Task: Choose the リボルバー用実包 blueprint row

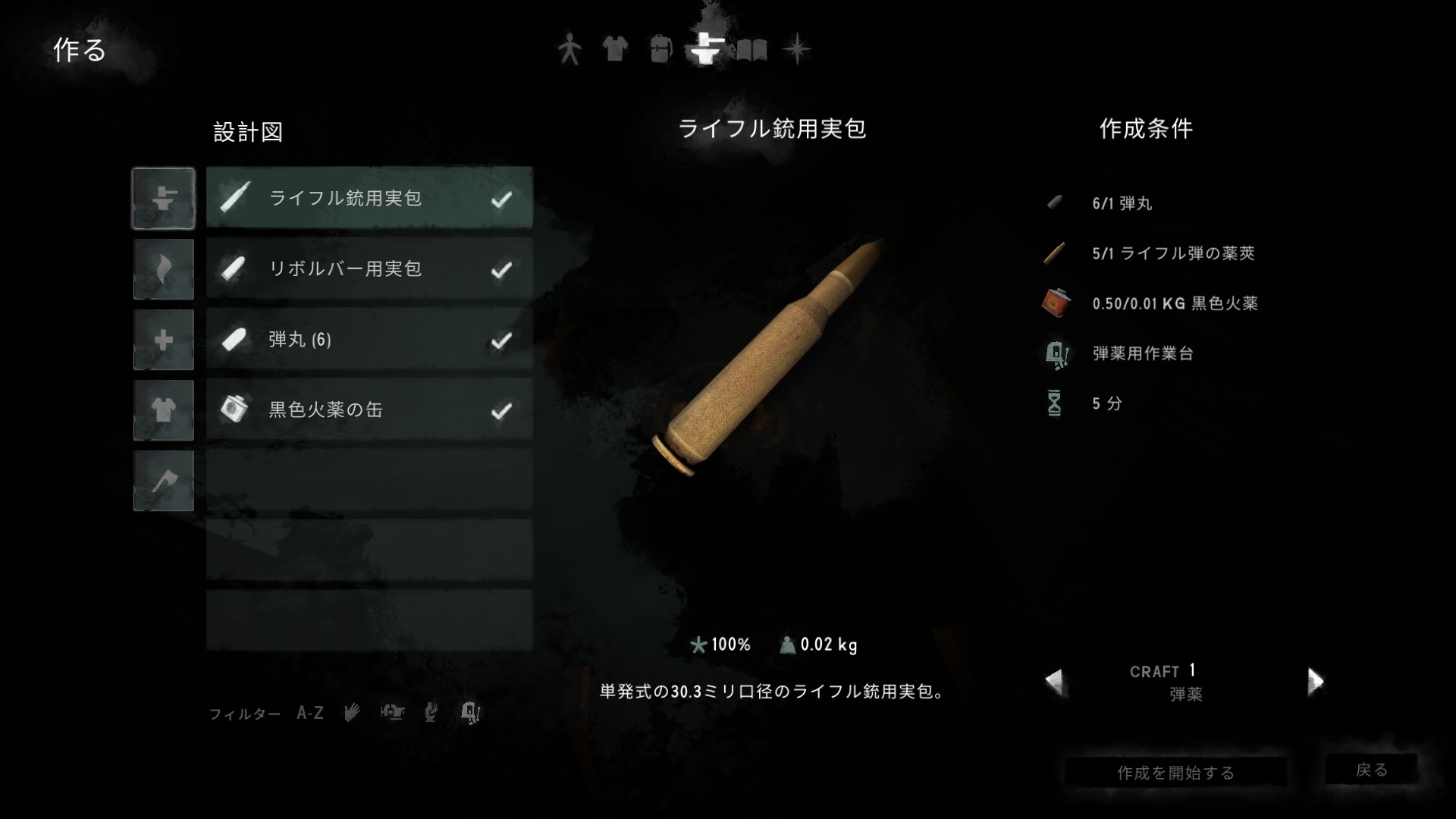Action: coord(369,268)
